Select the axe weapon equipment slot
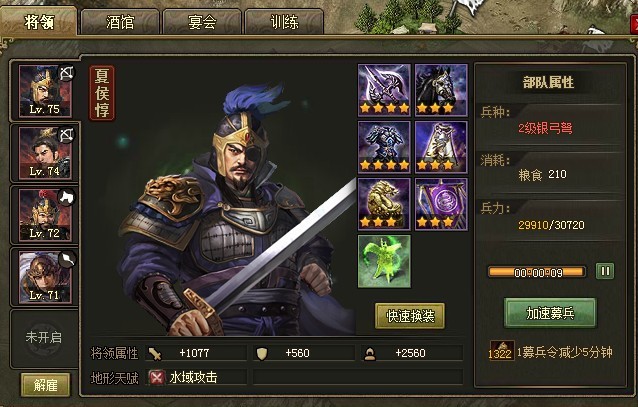638x407 pixels. pyautogui.click(x=384, y=89)
